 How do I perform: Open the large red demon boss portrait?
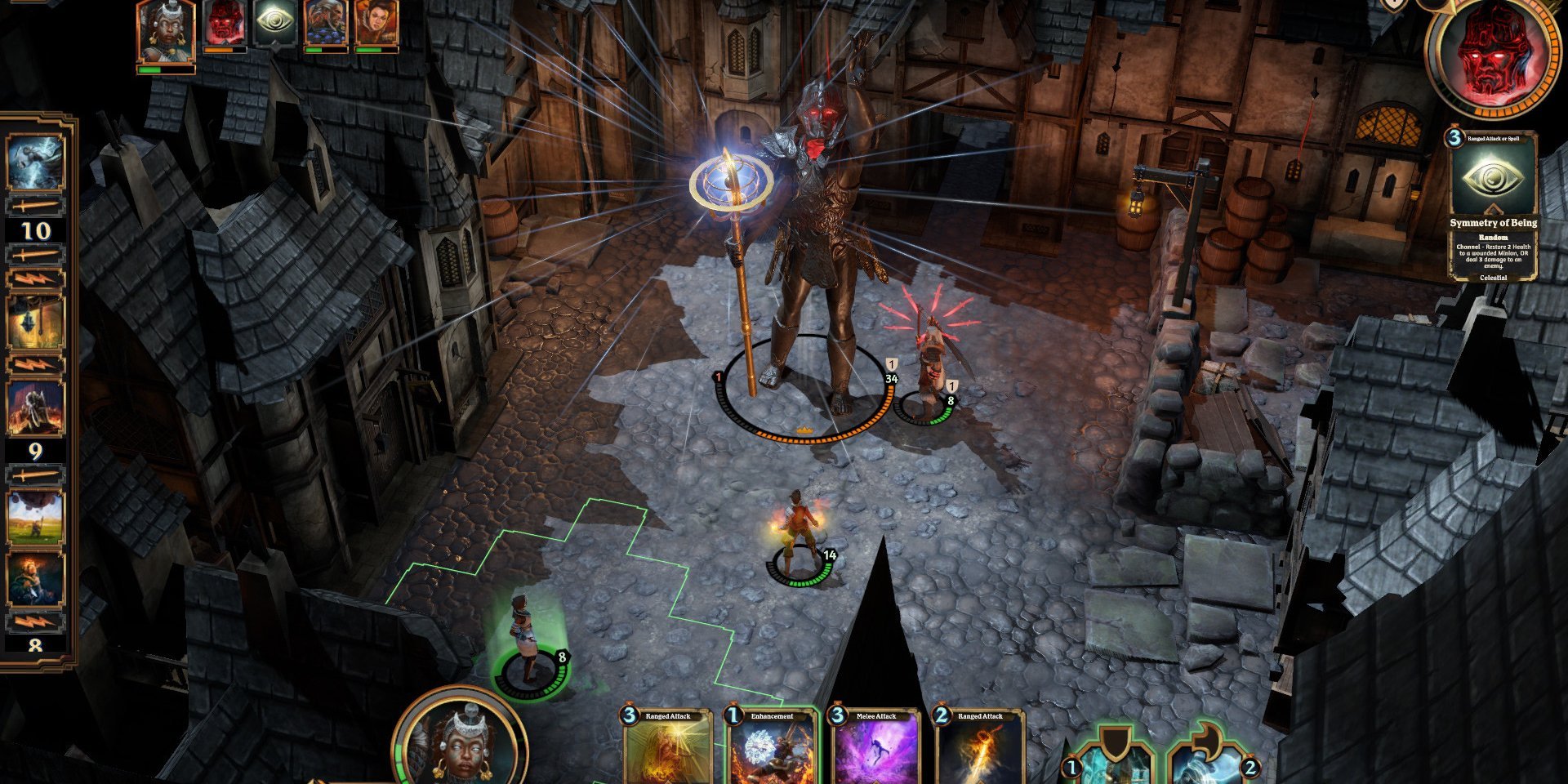tap(1493, 56)
